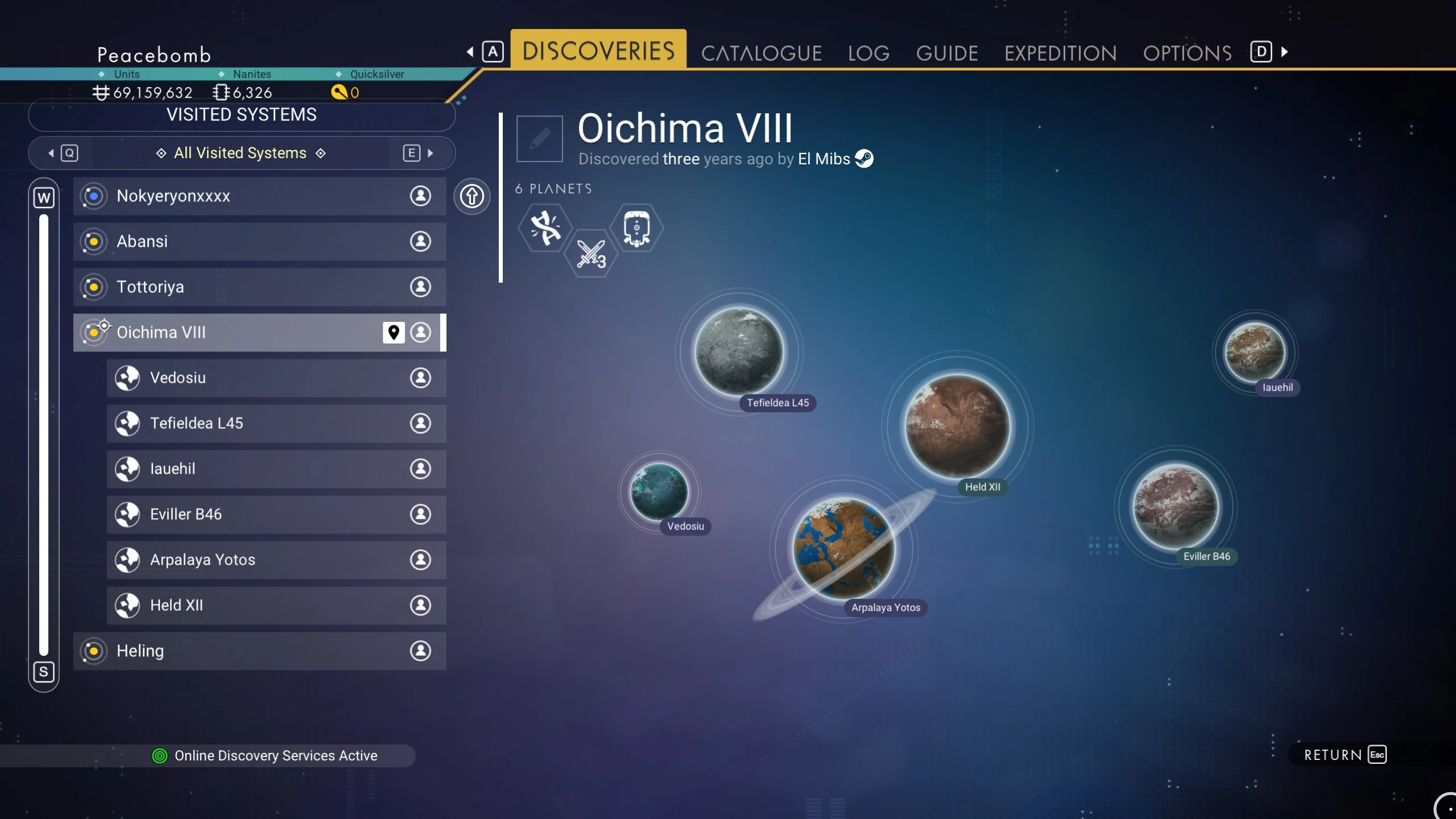This screenshot has height=819, width=1456.
Task: Rename Oichima VIII with the pencil icon
Action: (x=539, y=139)
